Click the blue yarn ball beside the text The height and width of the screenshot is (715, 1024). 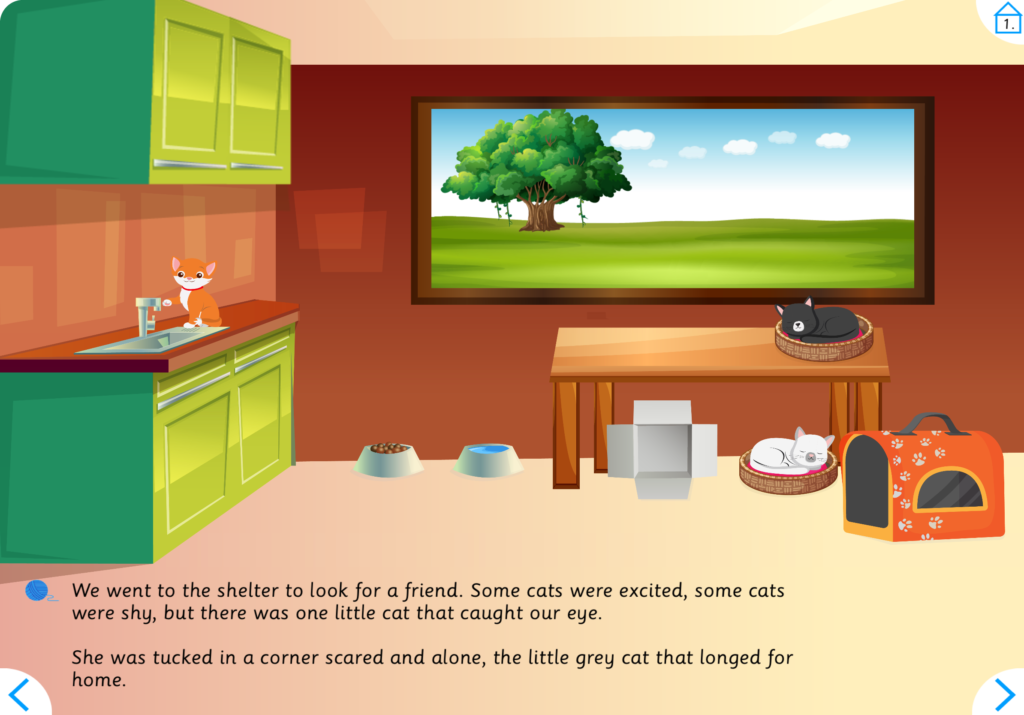tap(38, 591)
